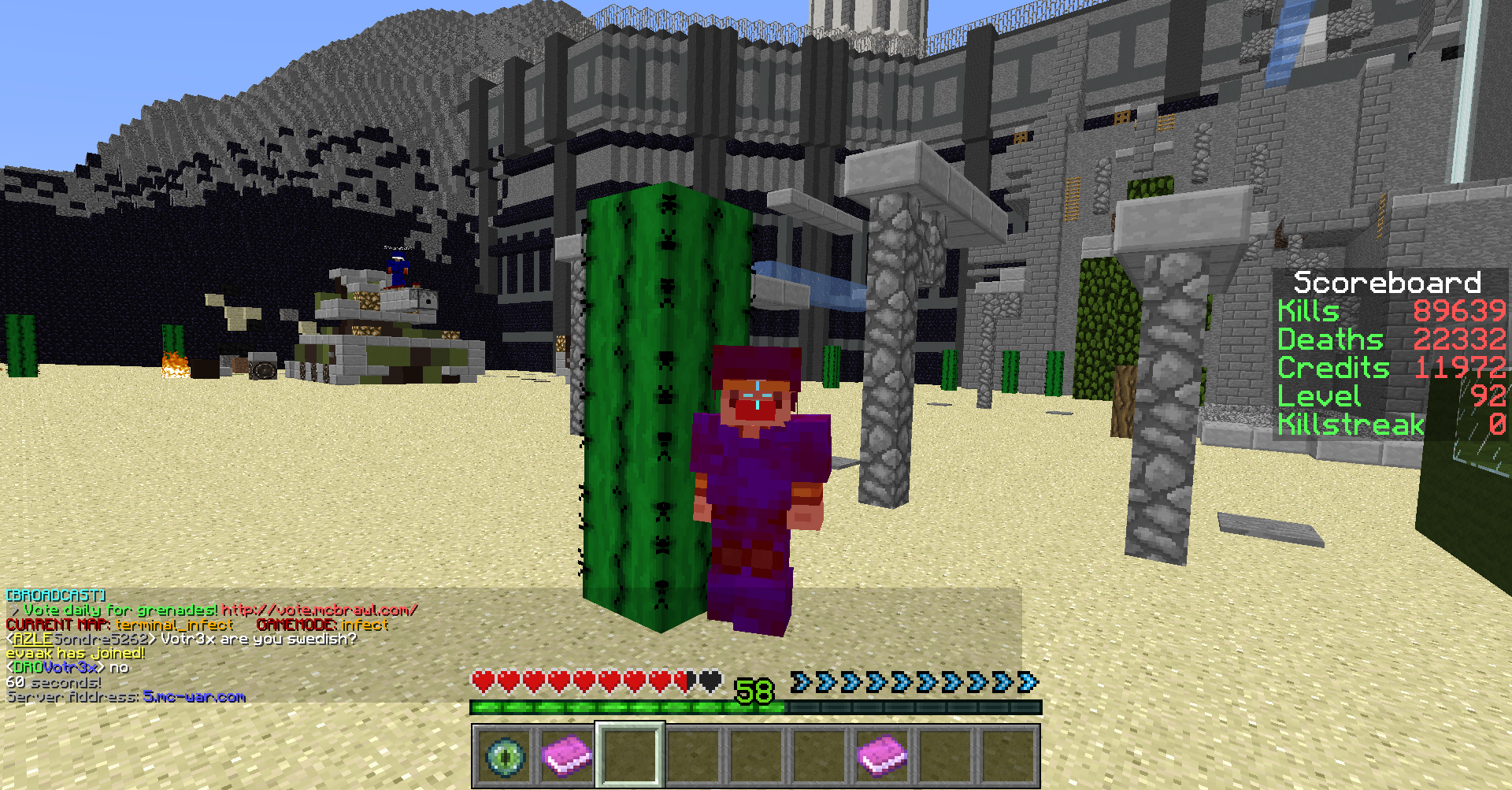This screenshot has height=790, width=1512.
Task: Open the vote.mcbrawl.com link in chat
Action: (x=319, y=610)
